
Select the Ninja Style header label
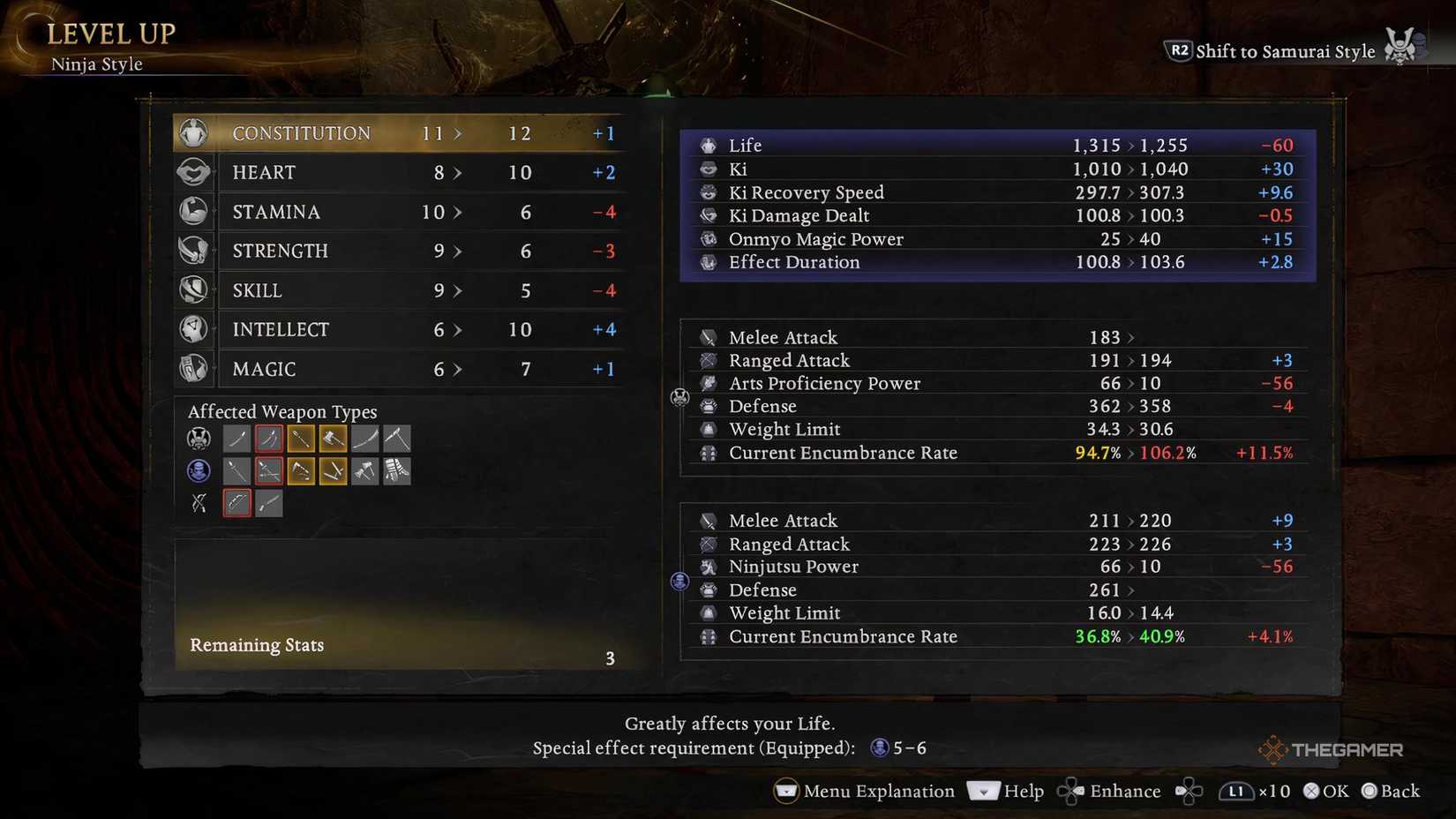coord(97,64)
